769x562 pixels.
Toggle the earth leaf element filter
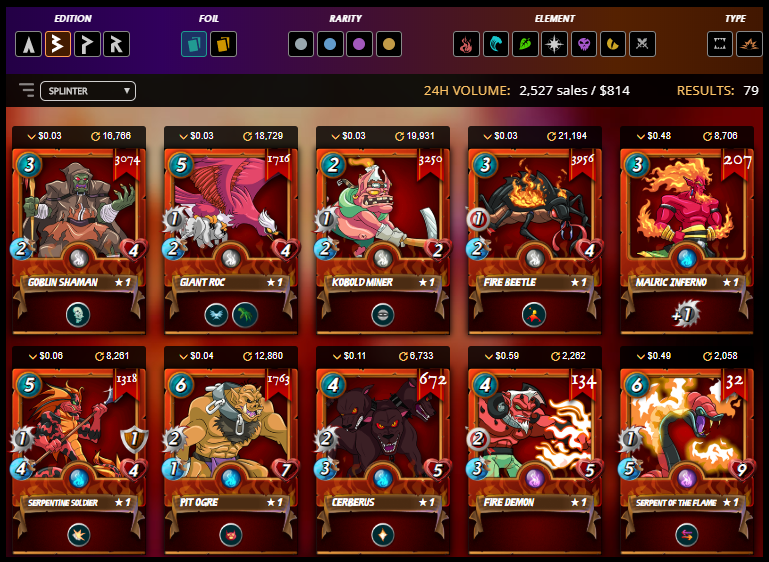click(x=525, y=44)
